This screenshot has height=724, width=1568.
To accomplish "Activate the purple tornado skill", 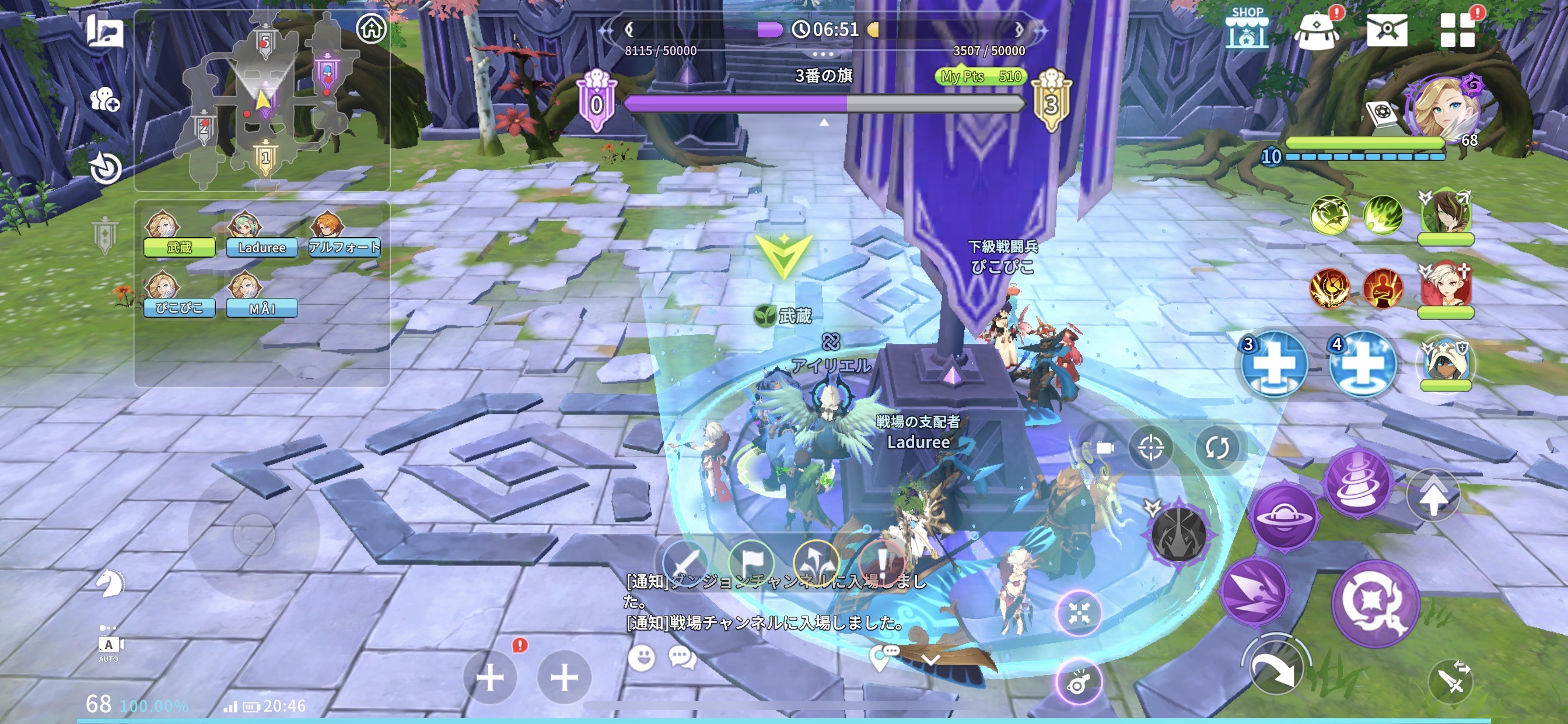I will coord(1357,482).
